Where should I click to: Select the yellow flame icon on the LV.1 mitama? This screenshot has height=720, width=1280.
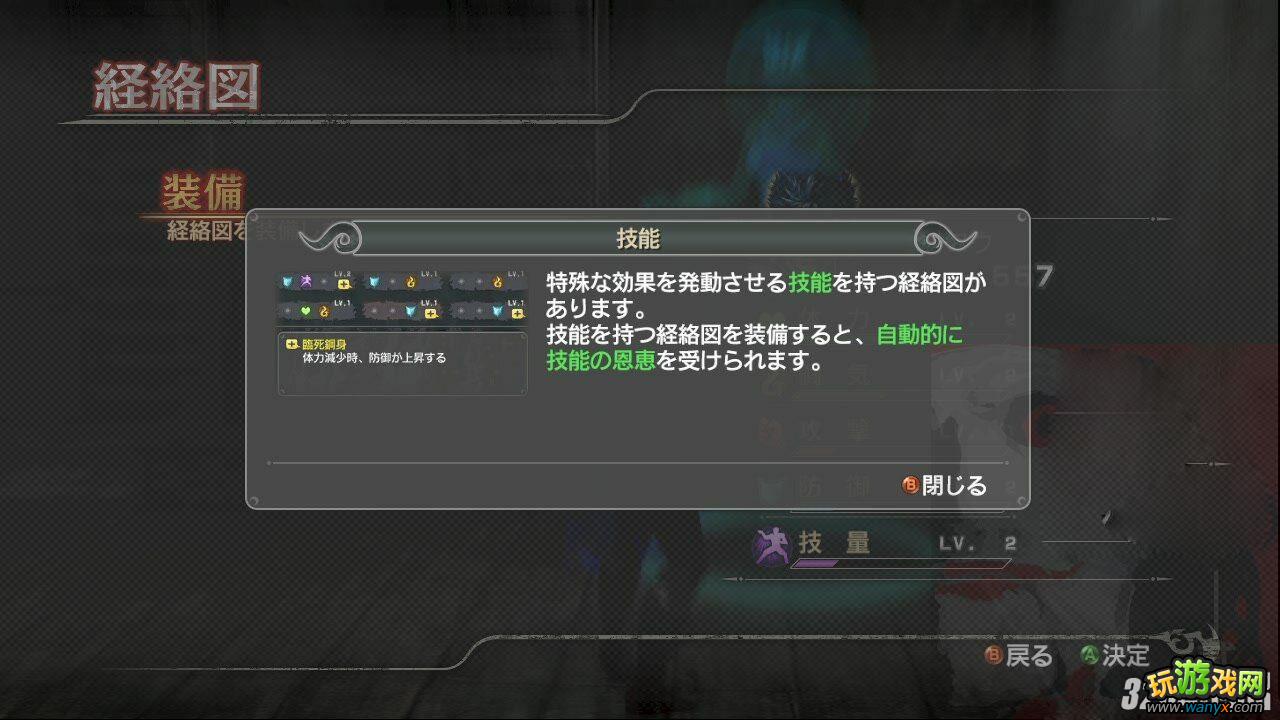tap(410, 281)
